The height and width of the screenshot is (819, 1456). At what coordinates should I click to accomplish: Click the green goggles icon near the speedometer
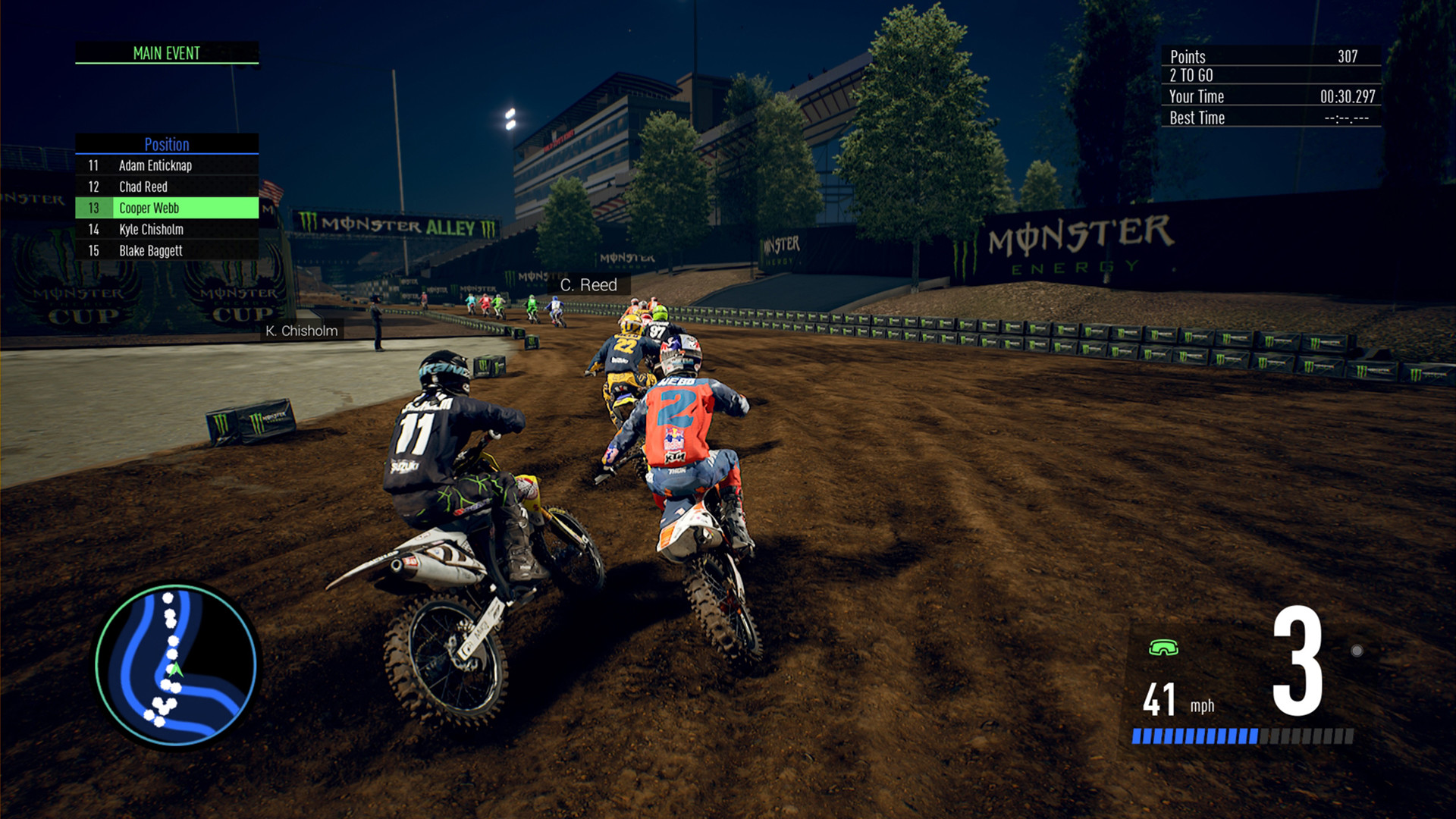(x=1166, y=648)
